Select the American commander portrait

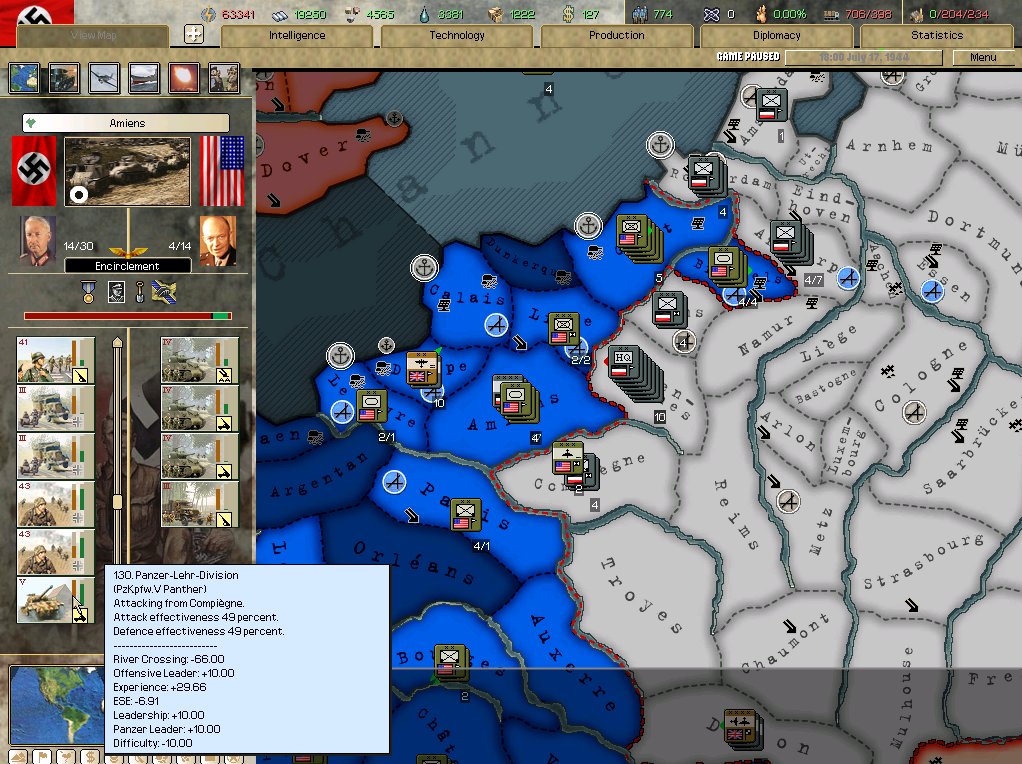tap(217, 241)
